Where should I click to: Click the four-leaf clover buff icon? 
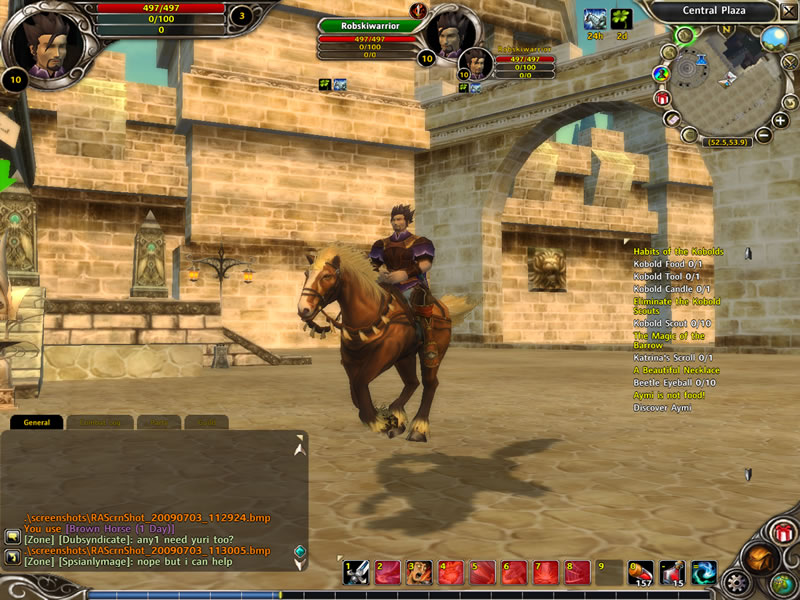622,18
